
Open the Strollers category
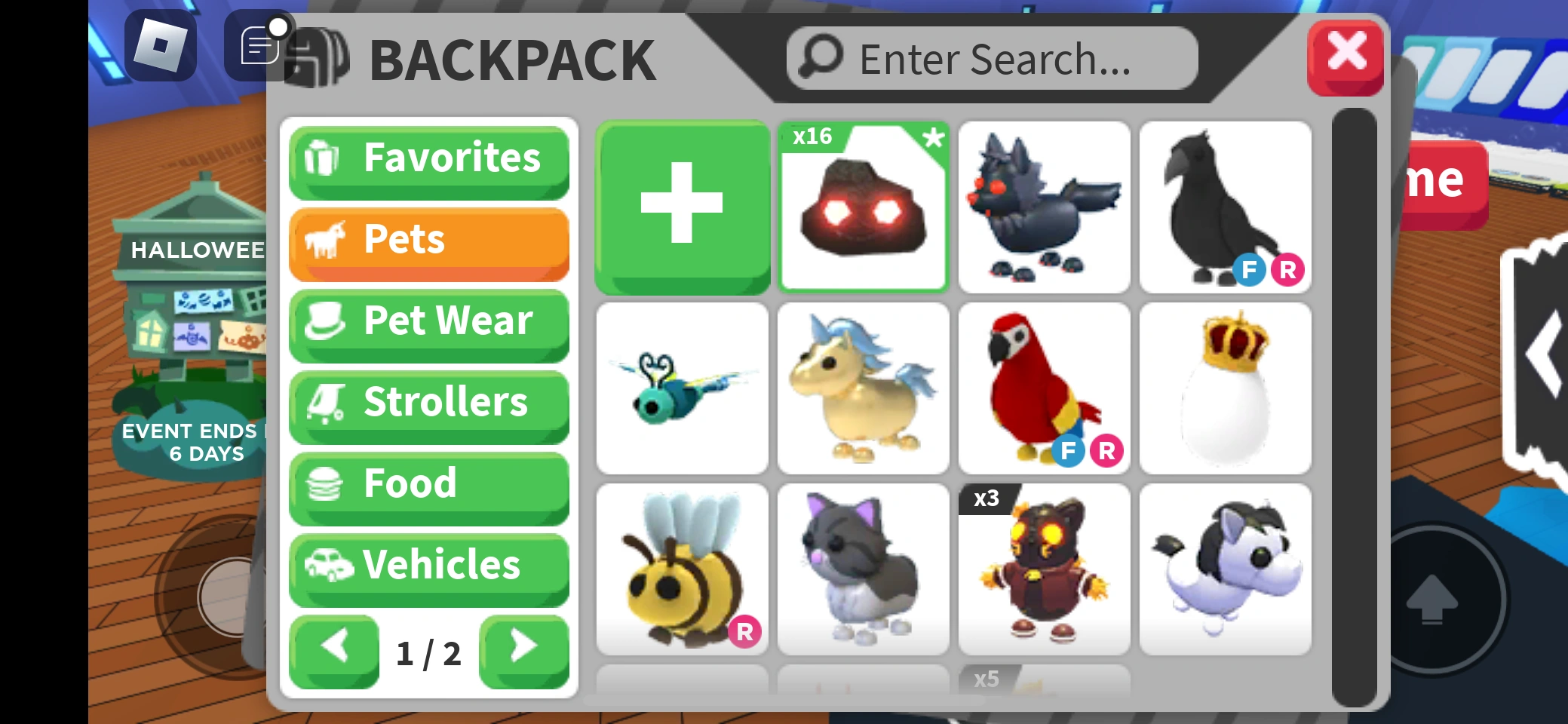pyautogui.click(x=428, y=403)
